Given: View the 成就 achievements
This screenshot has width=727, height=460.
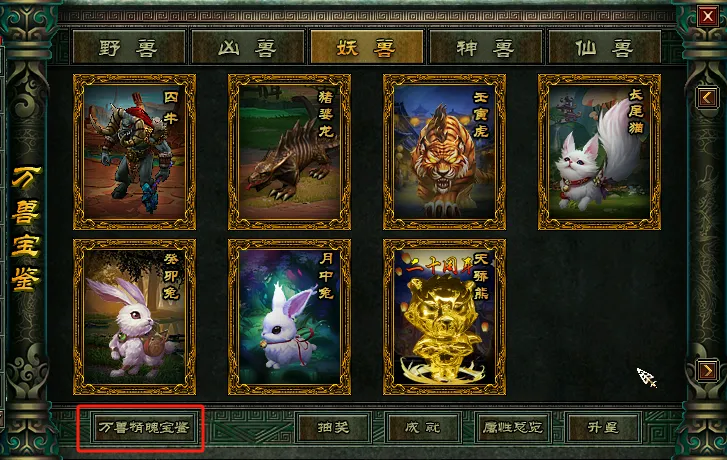Looking at the screenshot, I should (x=423, y=428).
